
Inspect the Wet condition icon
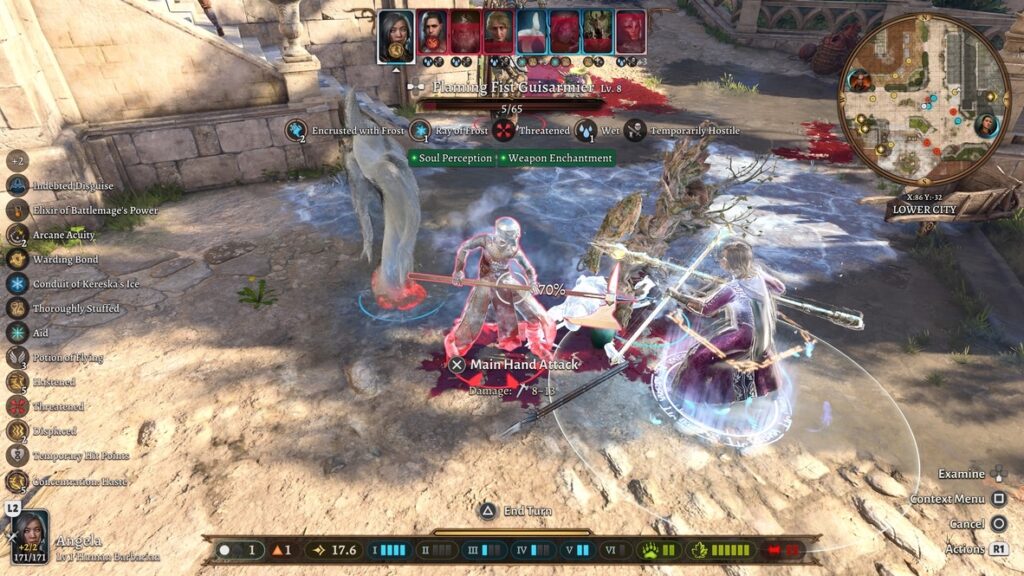tap(586, 130)
